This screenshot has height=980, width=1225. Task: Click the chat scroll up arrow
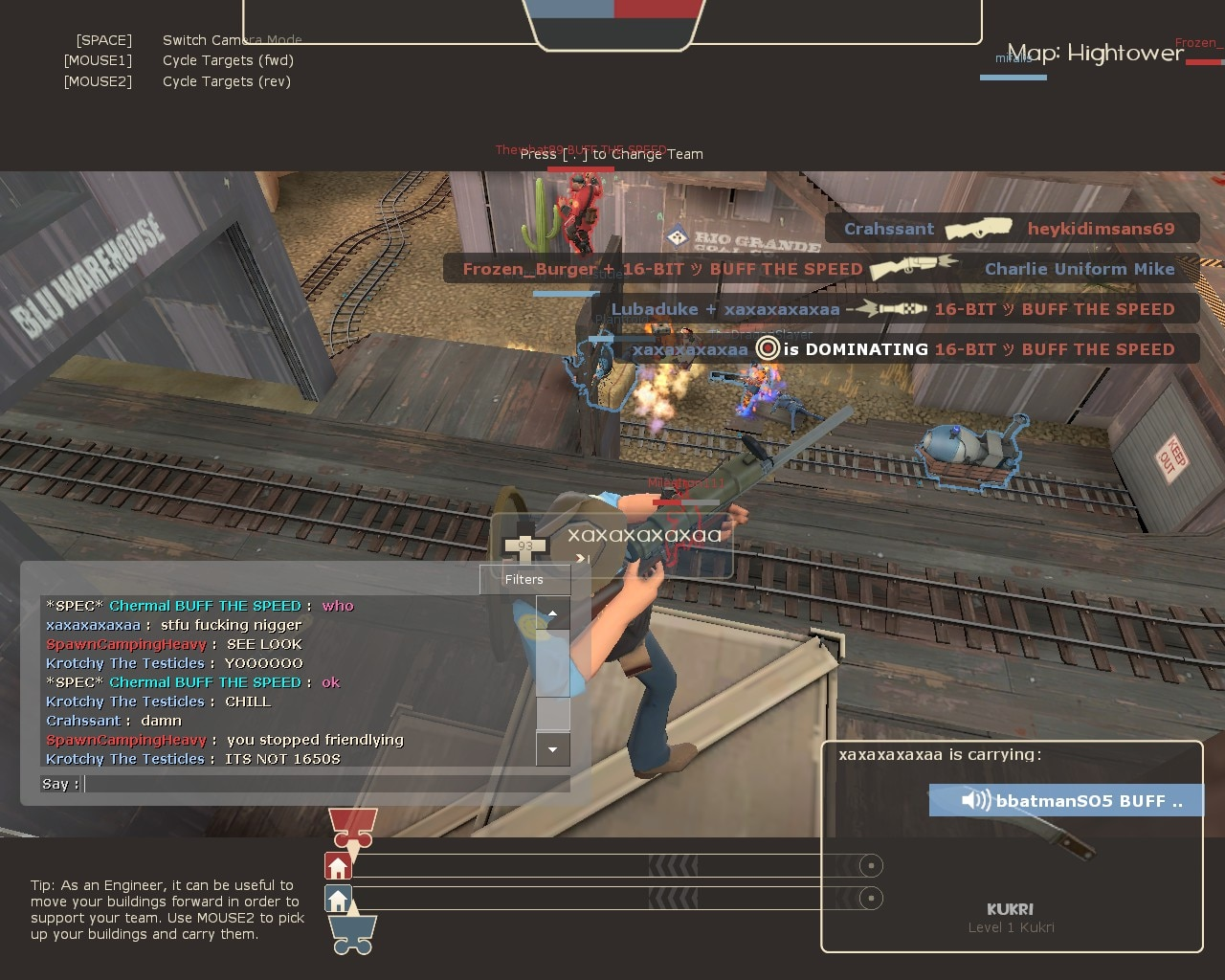coord(553,613)
